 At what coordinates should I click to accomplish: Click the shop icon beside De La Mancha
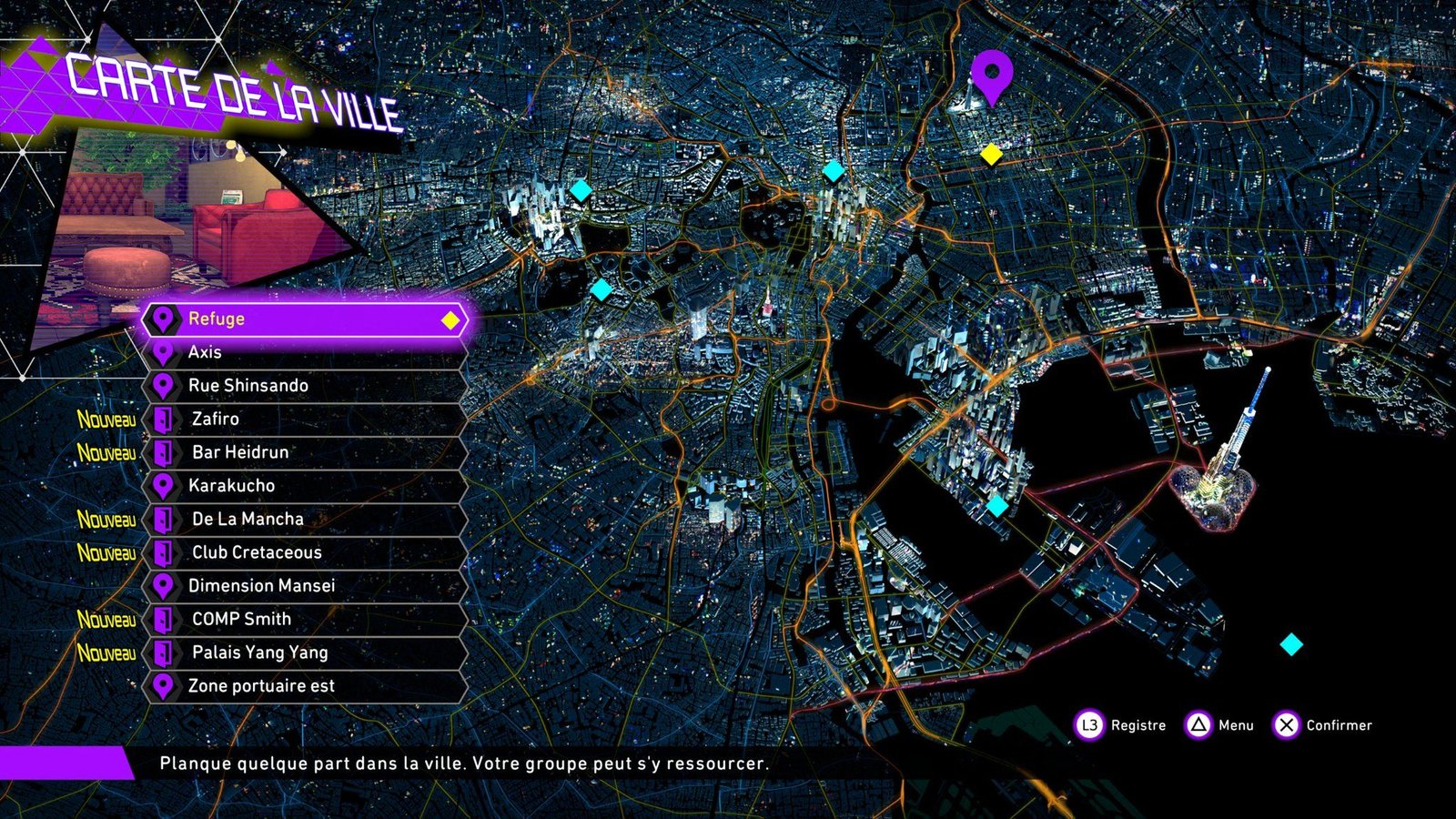click(165, 519)
